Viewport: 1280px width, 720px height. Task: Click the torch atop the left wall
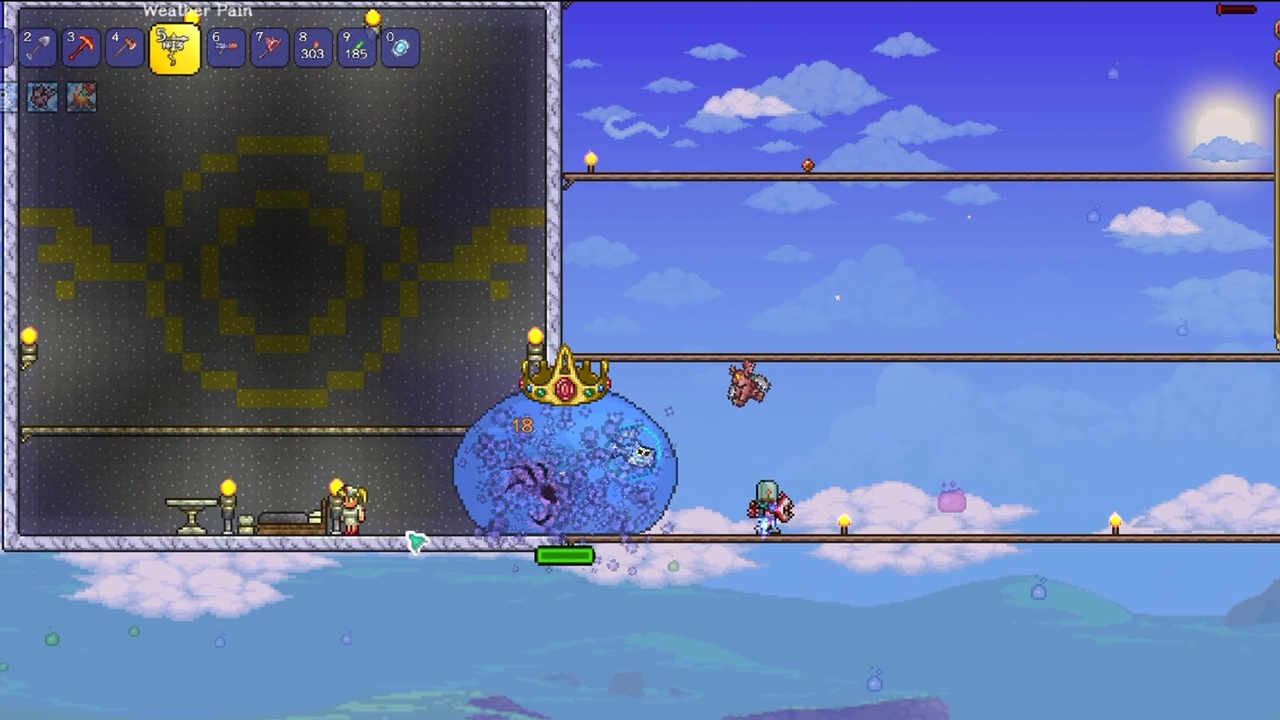pos(29,337)
